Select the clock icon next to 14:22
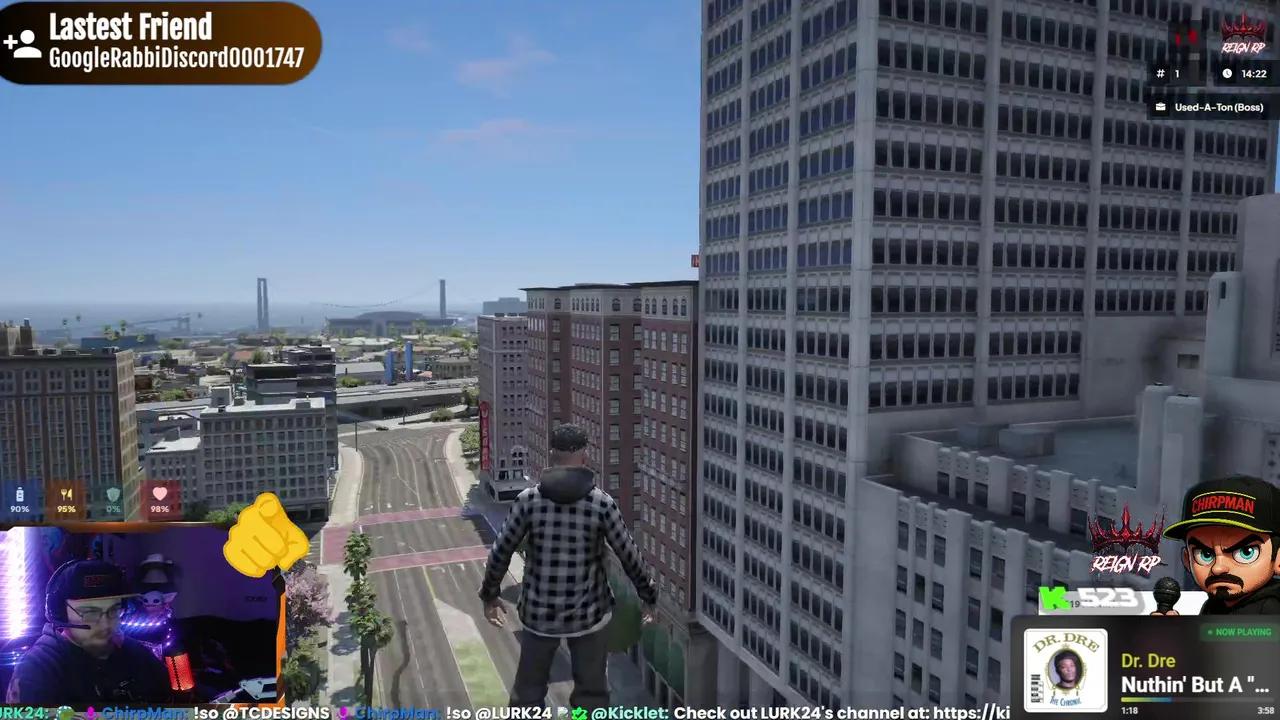Viewport: 1280px width, 720px height. click(1228, 73)
